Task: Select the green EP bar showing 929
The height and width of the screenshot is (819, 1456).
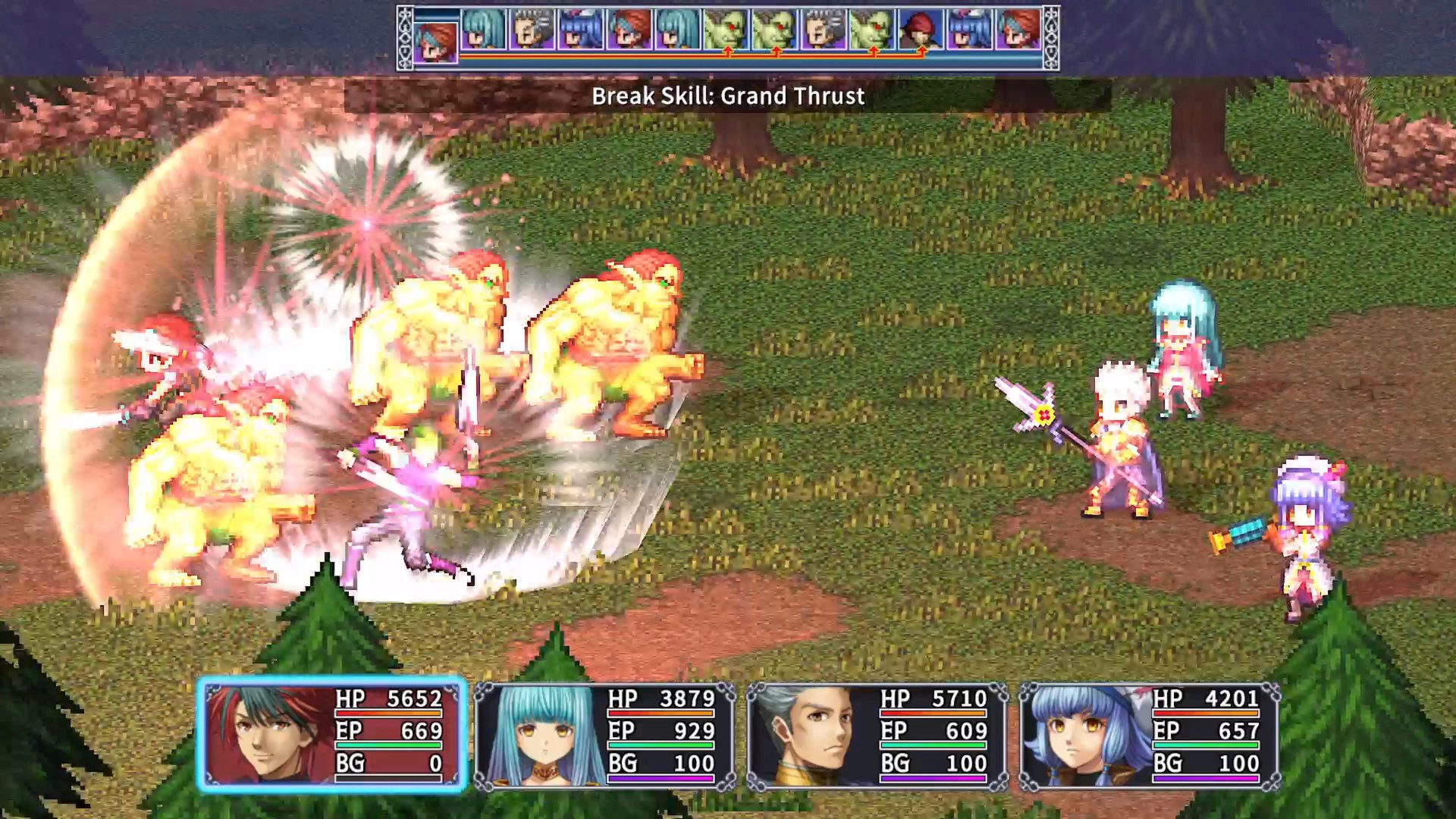Action: tap(660, 744)
